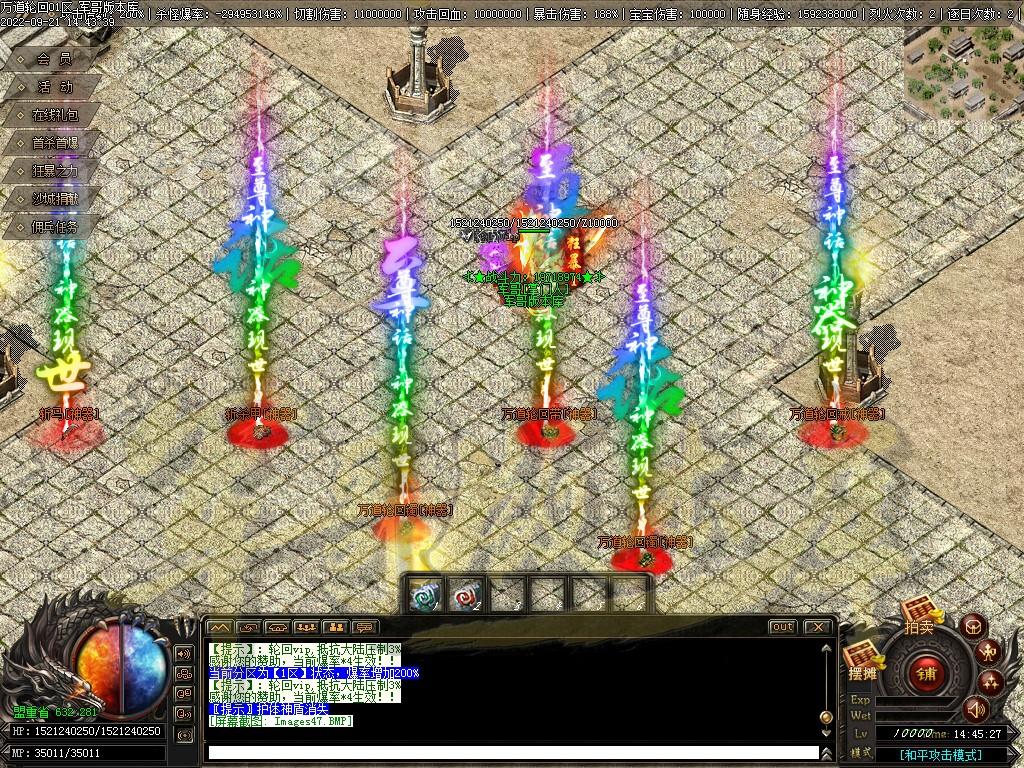Open the character equipment warrior icon

click(x=990, y=654)
